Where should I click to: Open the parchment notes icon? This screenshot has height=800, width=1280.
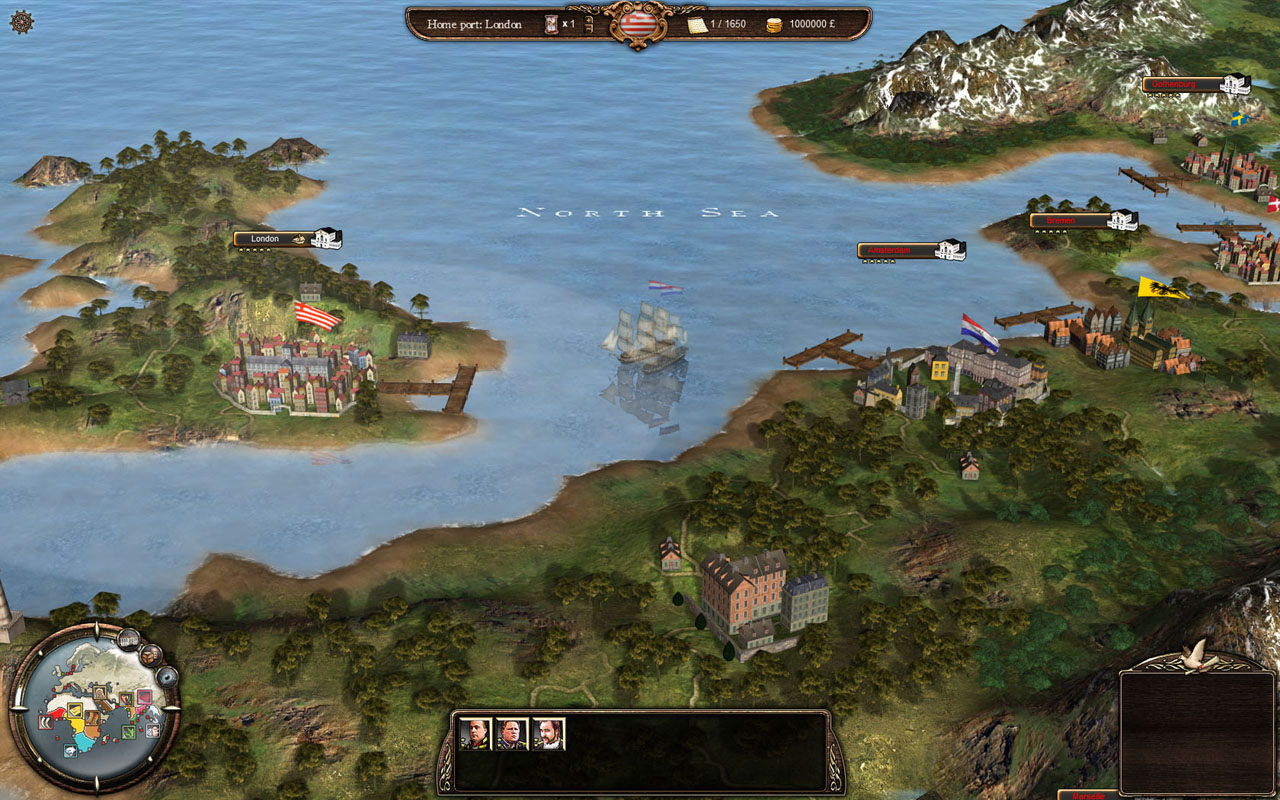coord(697,24)
